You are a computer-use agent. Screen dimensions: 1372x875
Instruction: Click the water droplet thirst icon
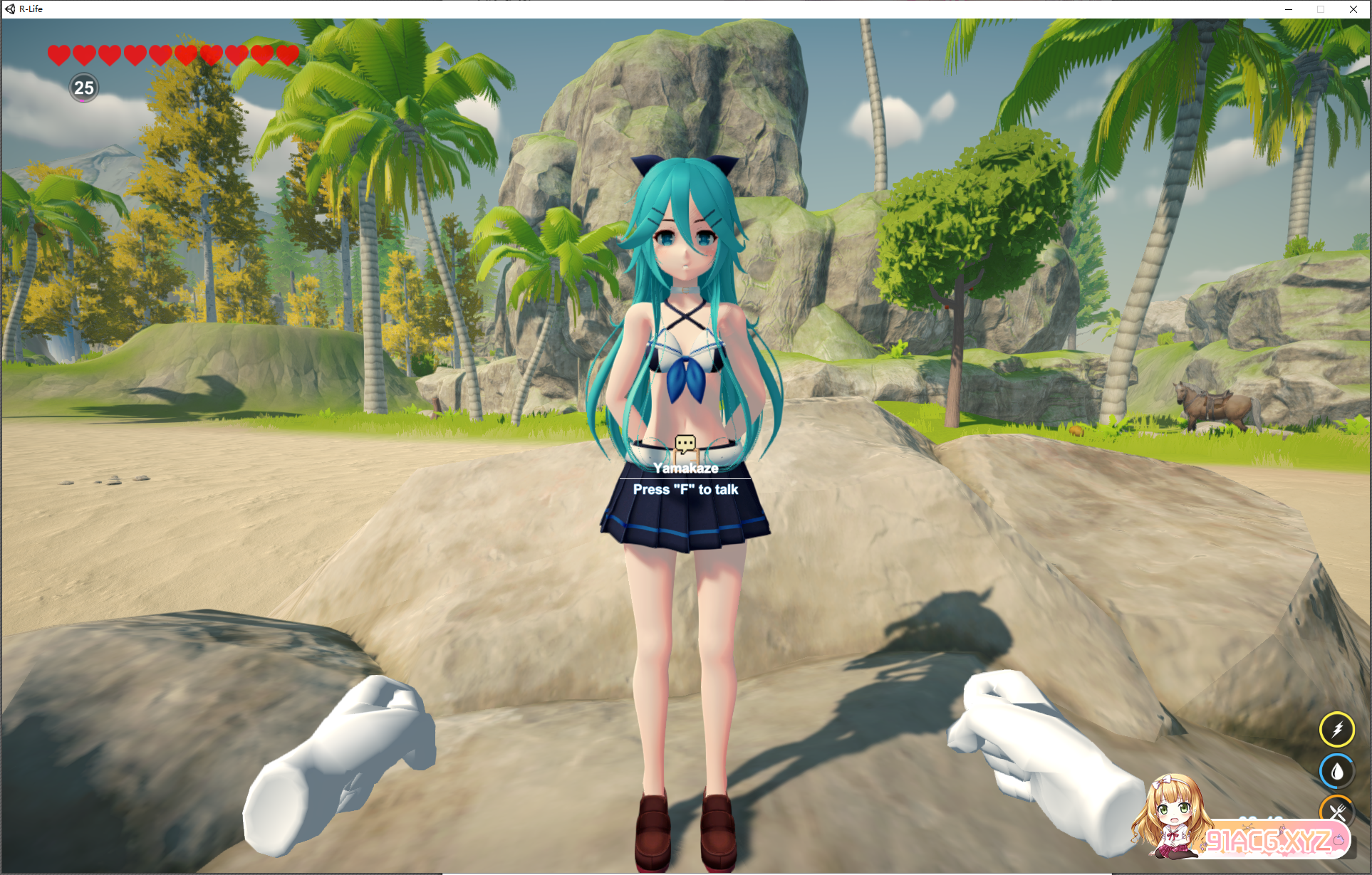[x=1338, y=770]
